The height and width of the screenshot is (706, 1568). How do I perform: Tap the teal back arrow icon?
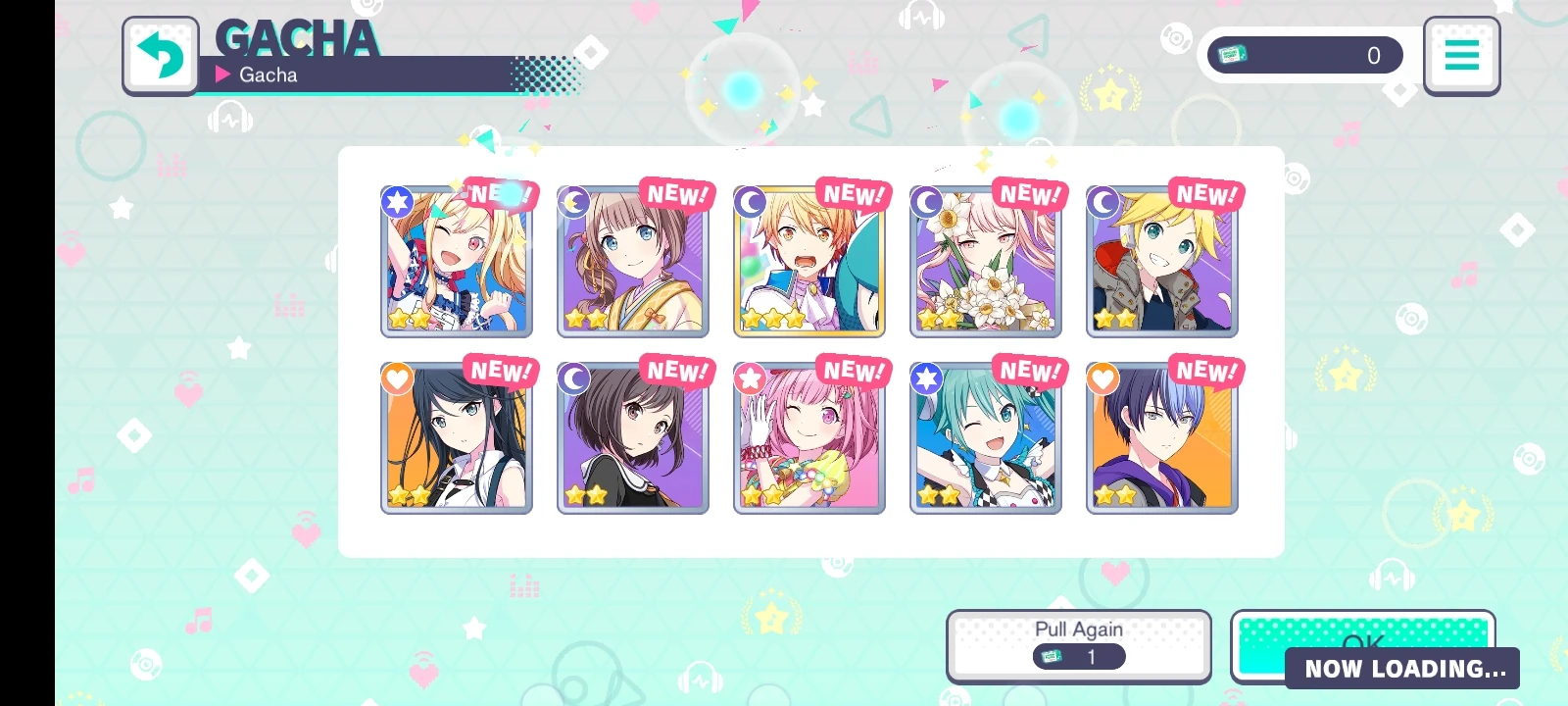coord(160,55)
